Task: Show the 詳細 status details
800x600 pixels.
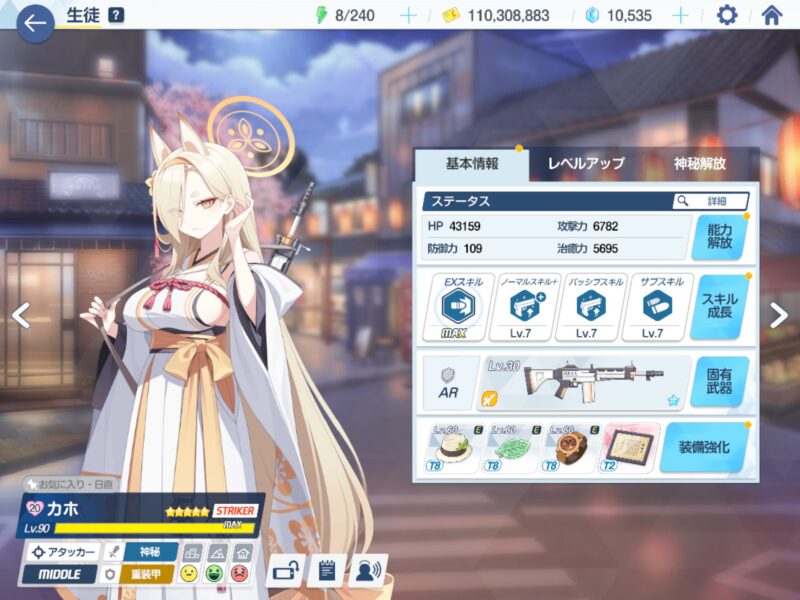Action: (x=710, y=201)
